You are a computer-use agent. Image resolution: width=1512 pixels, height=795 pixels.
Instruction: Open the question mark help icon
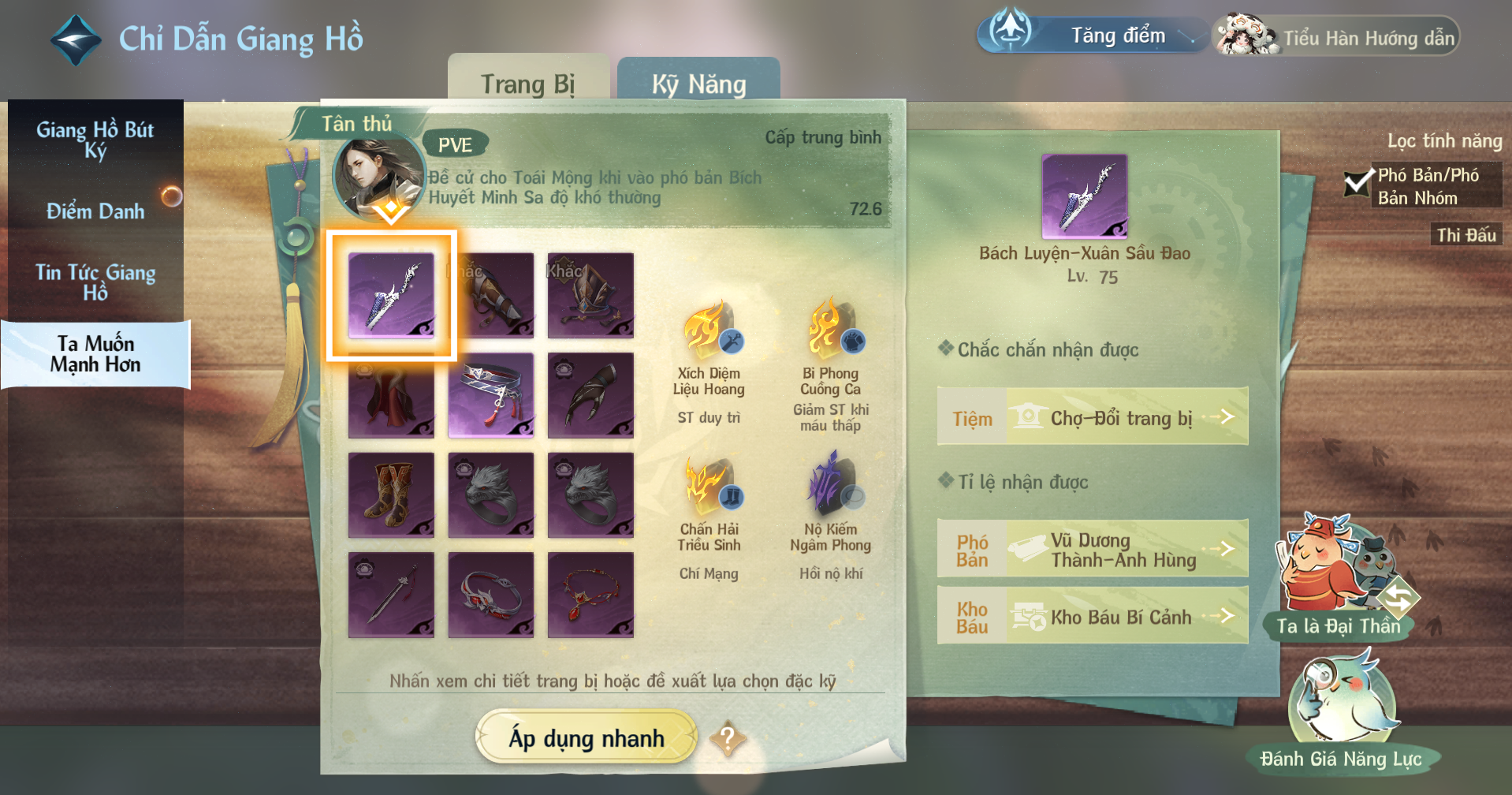tap(727, 739)
